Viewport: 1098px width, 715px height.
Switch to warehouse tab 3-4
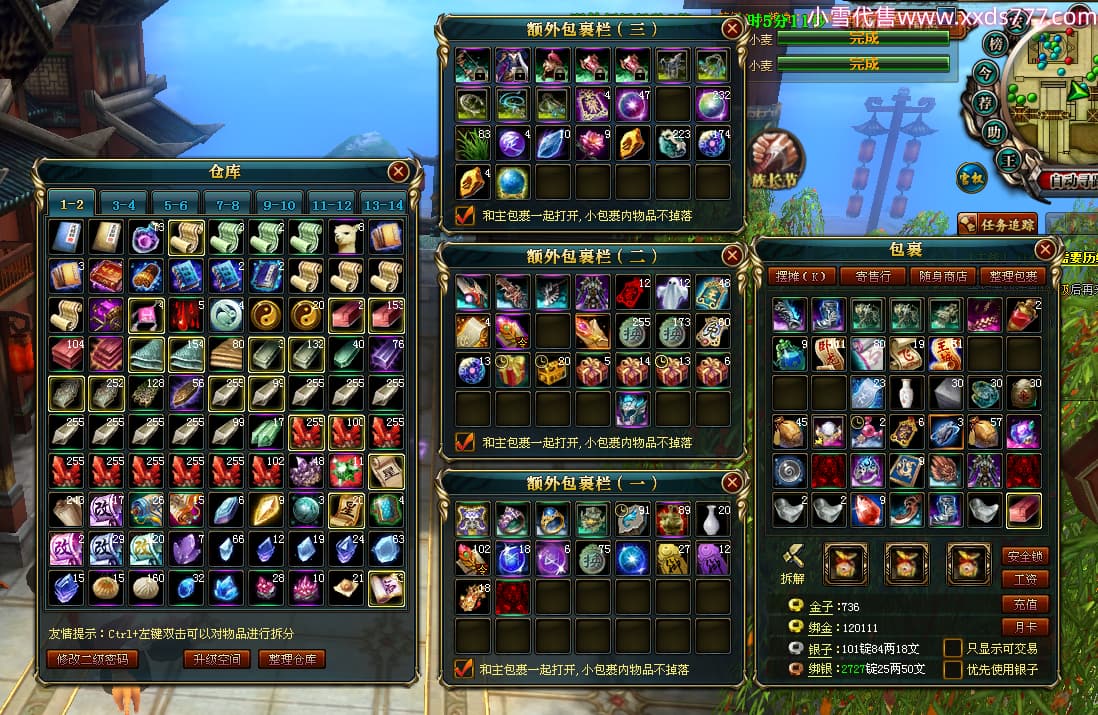[123, 205]
